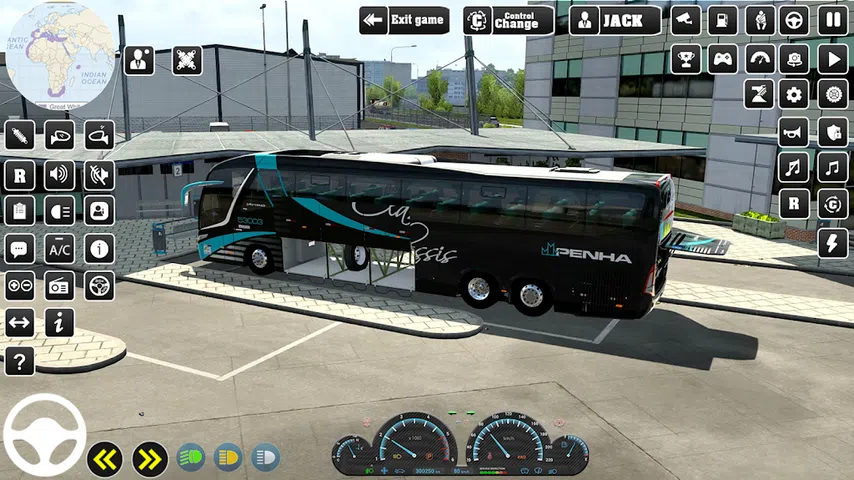Image resolution: width=854 pixels, height=480 pixels.
Task: Activate the right turn indicator arrows
Action: pos(149,459)
